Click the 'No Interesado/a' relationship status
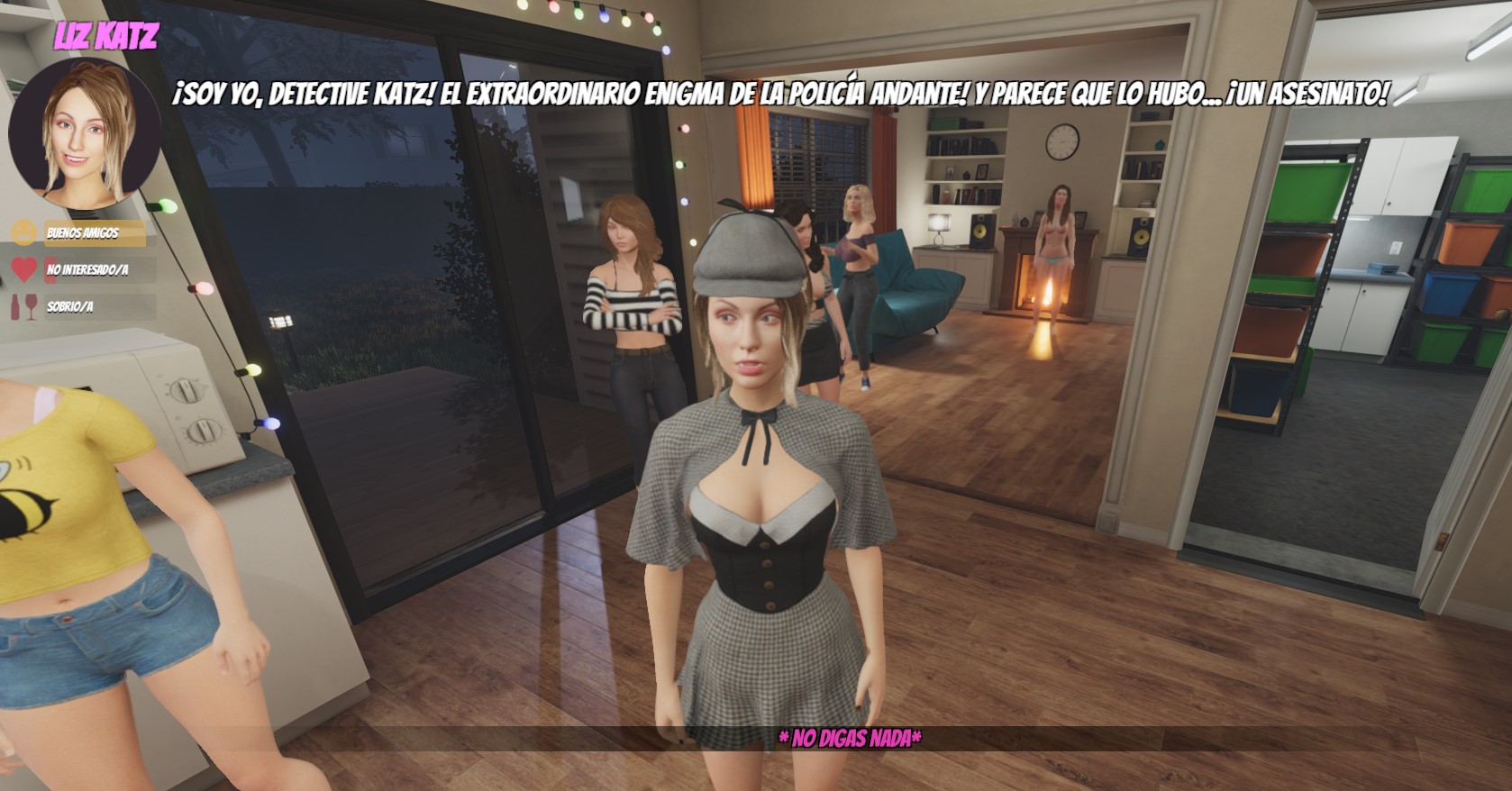The width and height of the screenshot is (1512, 791). tap(89, 269)
